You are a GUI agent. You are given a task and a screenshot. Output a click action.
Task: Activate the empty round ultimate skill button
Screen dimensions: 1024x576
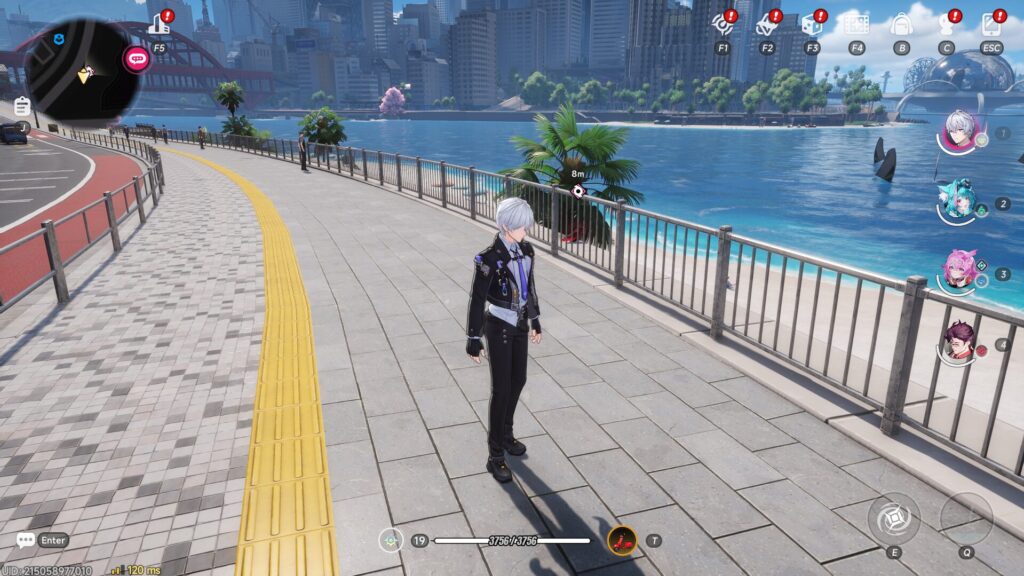tap(966, 518)
